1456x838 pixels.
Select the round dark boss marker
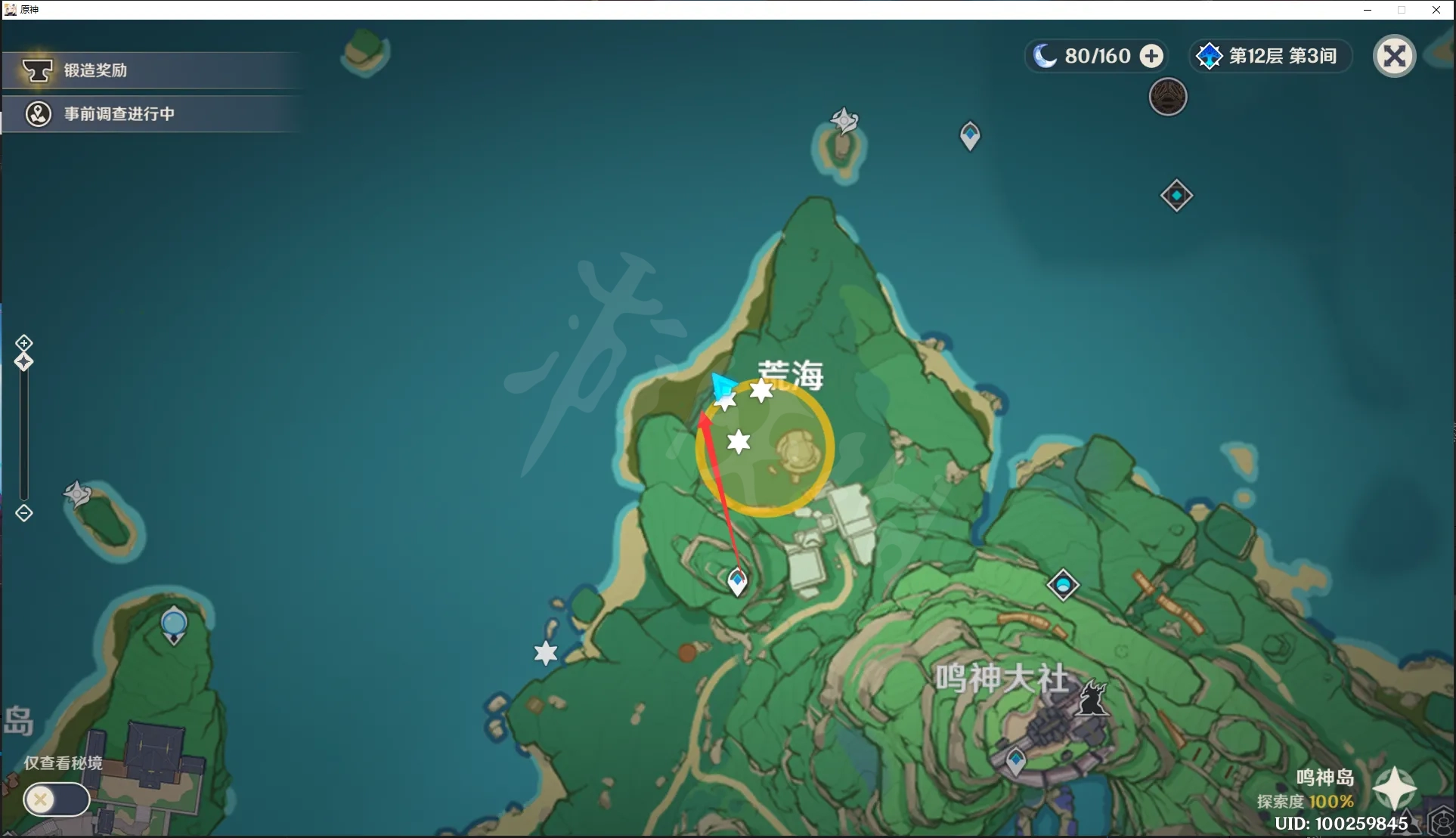click(1168, 97)
